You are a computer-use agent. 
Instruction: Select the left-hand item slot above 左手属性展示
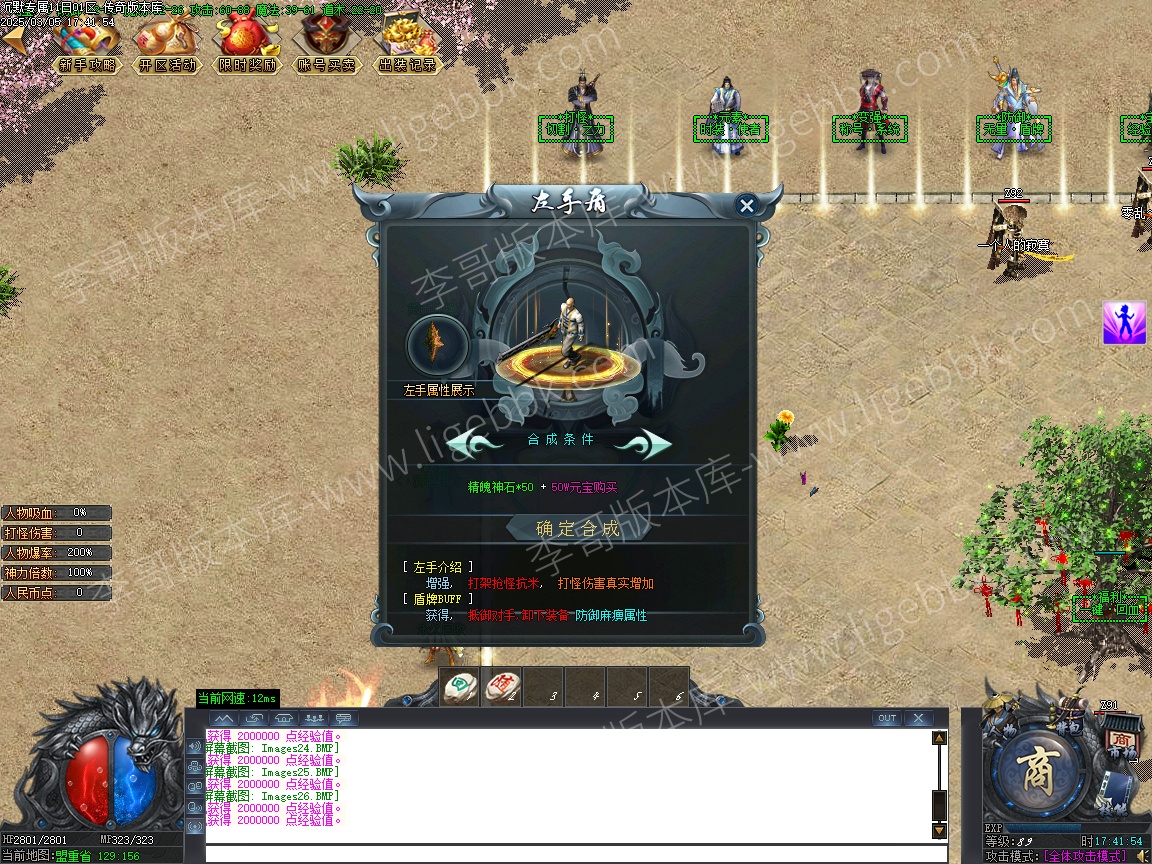click(437, 345)
